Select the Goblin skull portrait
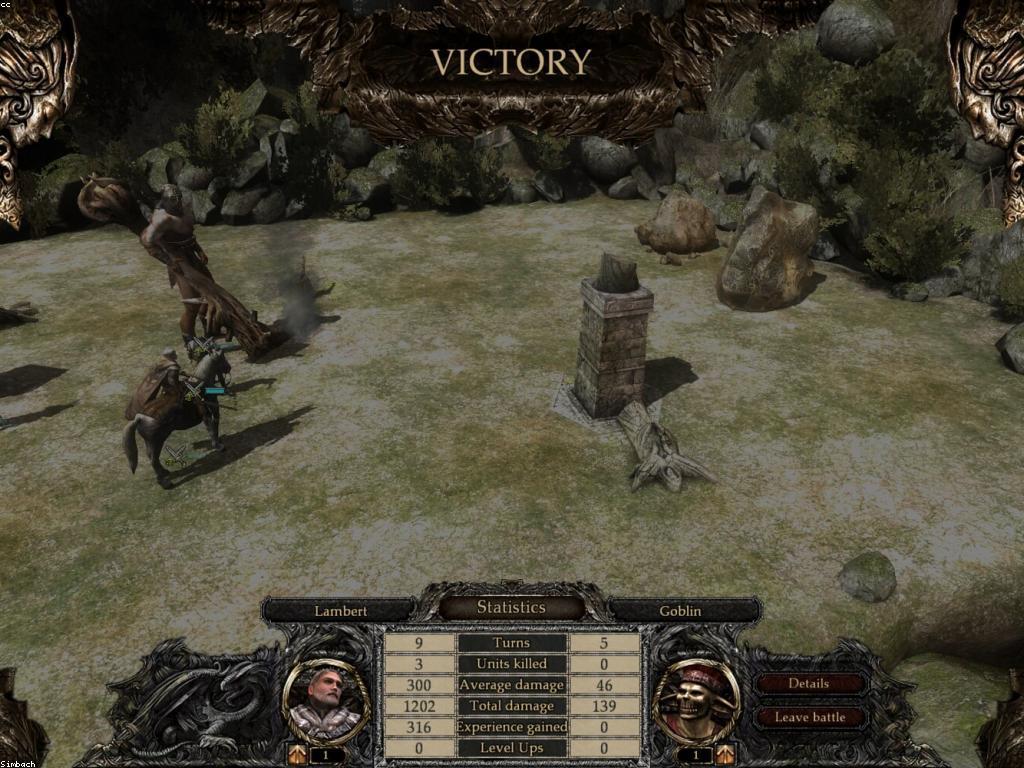Image resolution: width=1024 pixels, height=768 pixels. click(x=696, y=701)
